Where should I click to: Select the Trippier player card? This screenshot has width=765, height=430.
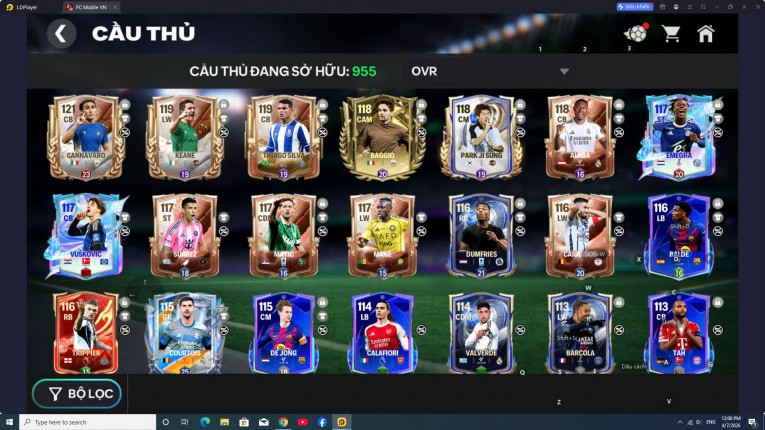(86, 333)
